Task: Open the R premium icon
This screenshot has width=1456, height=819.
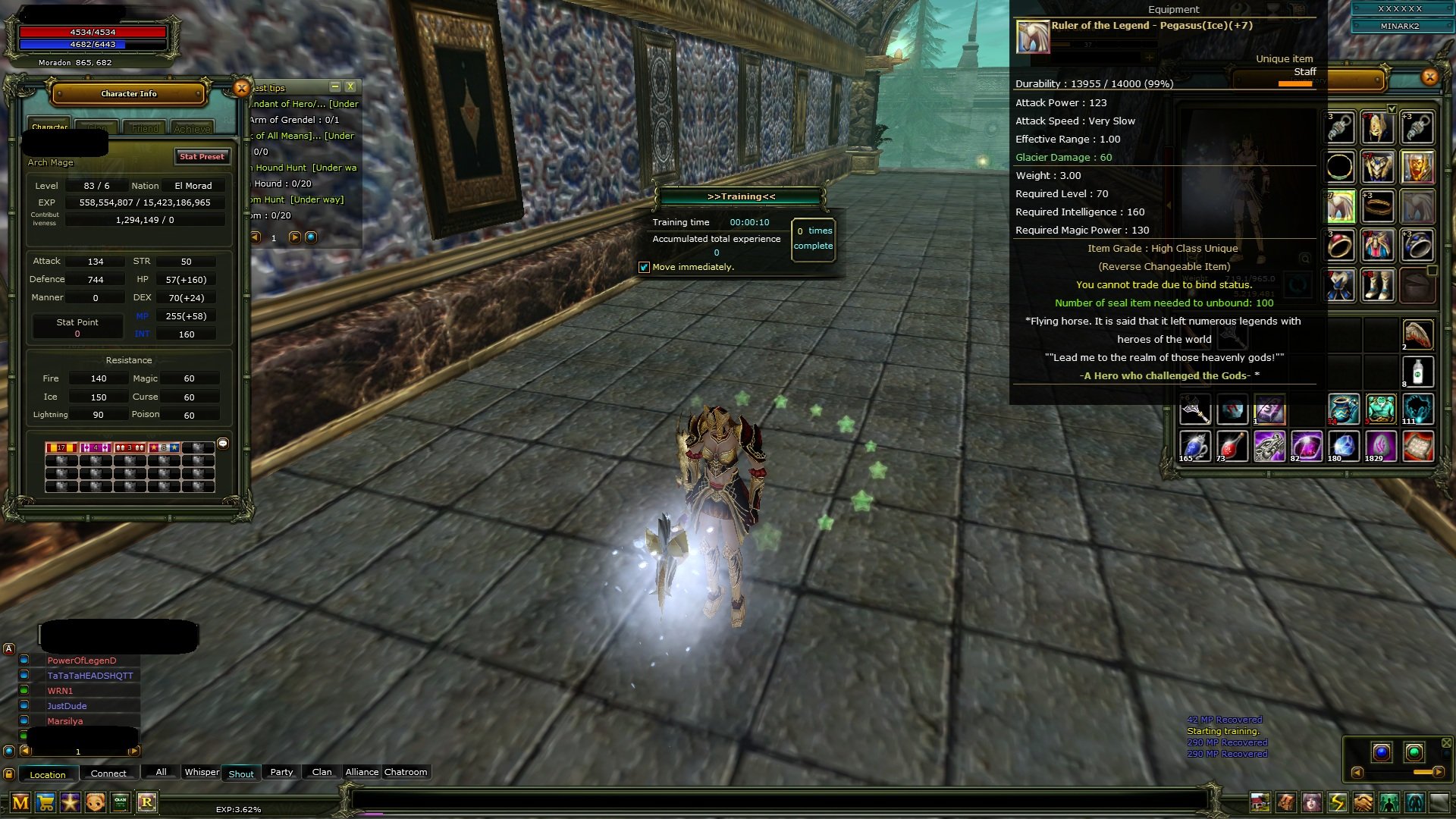Action: (x=148, y=802)
